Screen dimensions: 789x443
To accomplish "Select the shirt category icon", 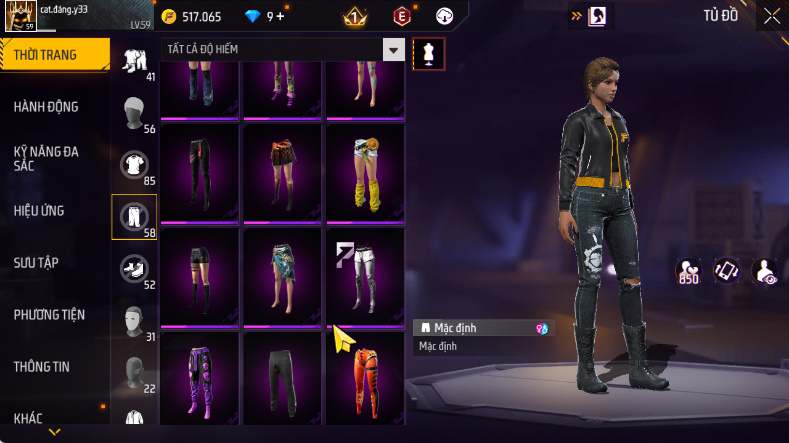I will point(134,162).
